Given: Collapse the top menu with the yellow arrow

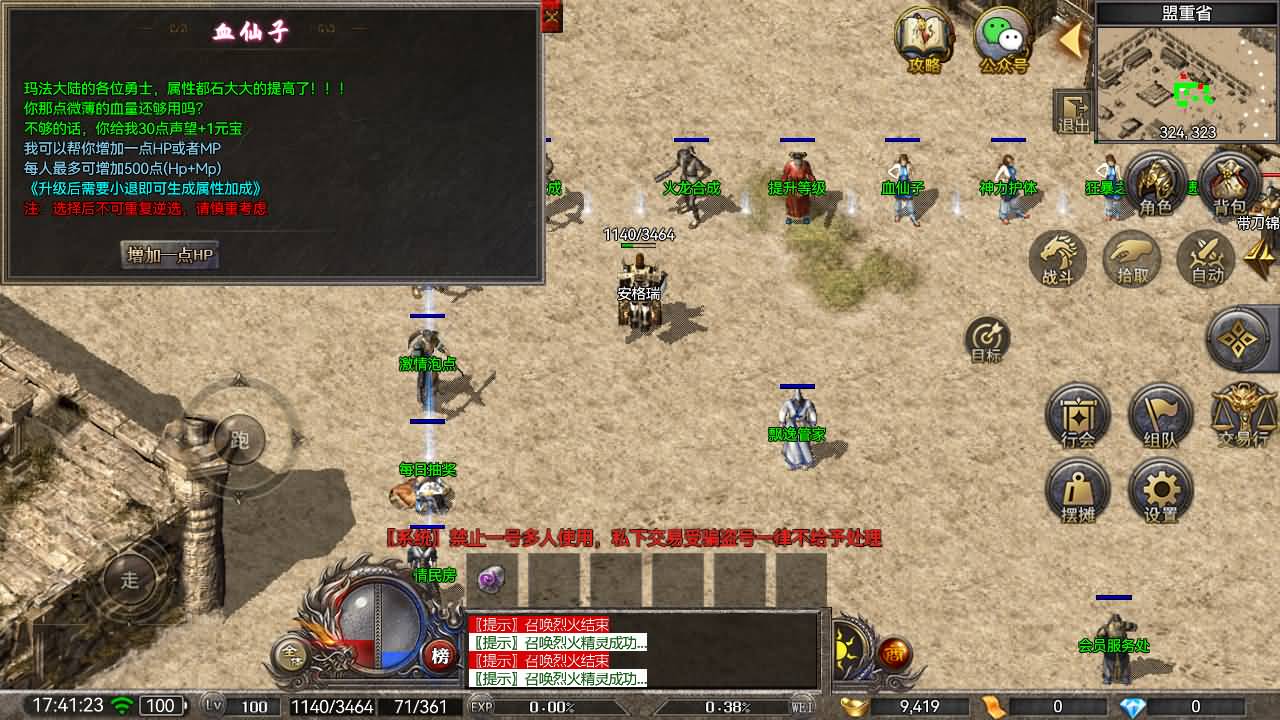Looking at the screenshot, I should tap(1070, 41).
